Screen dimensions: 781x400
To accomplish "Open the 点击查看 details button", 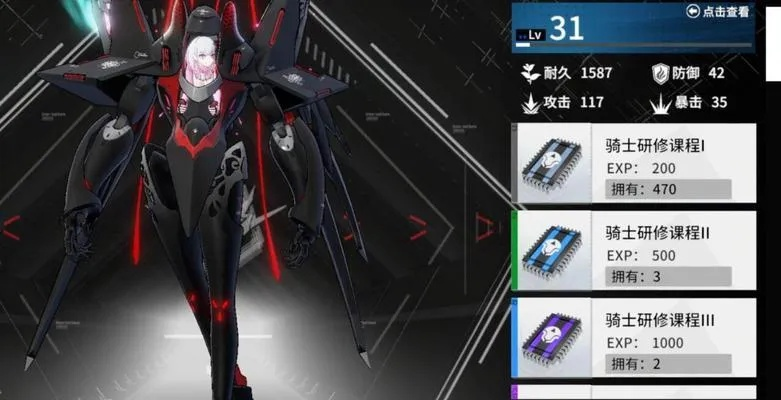I will 718,12.
